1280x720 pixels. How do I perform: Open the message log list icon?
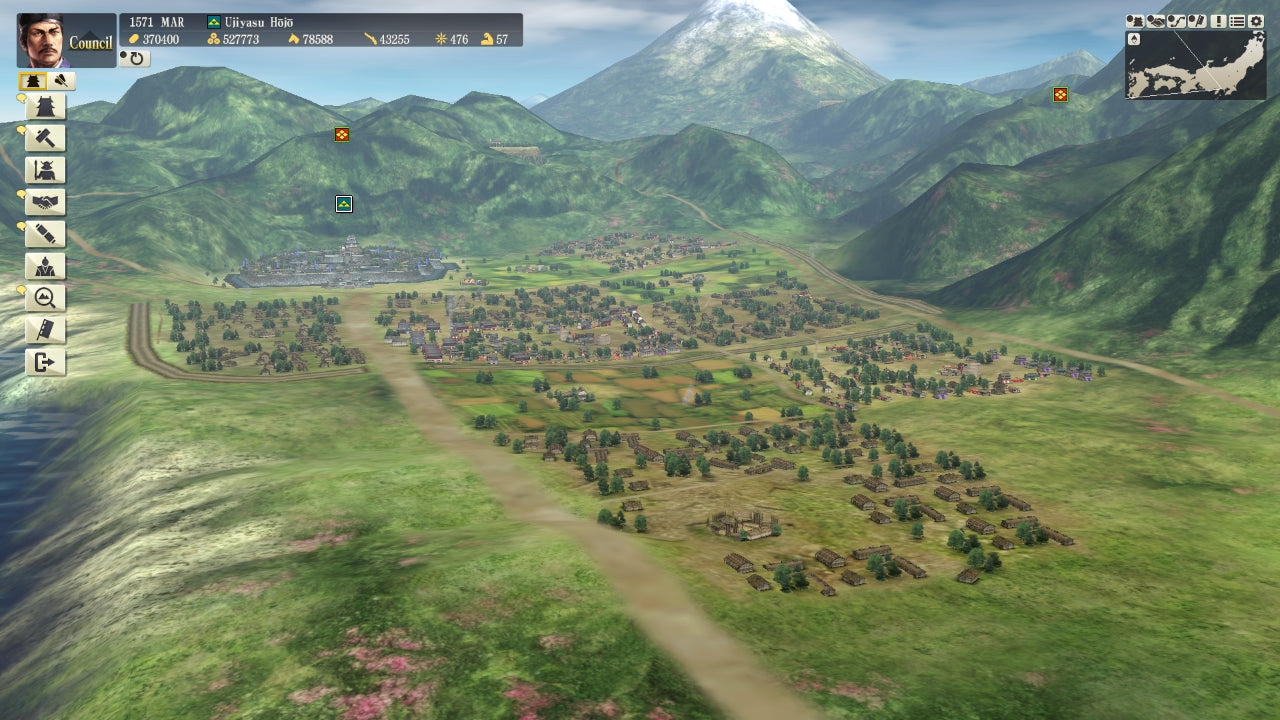pyautogui.click(x=1238, y=20)
